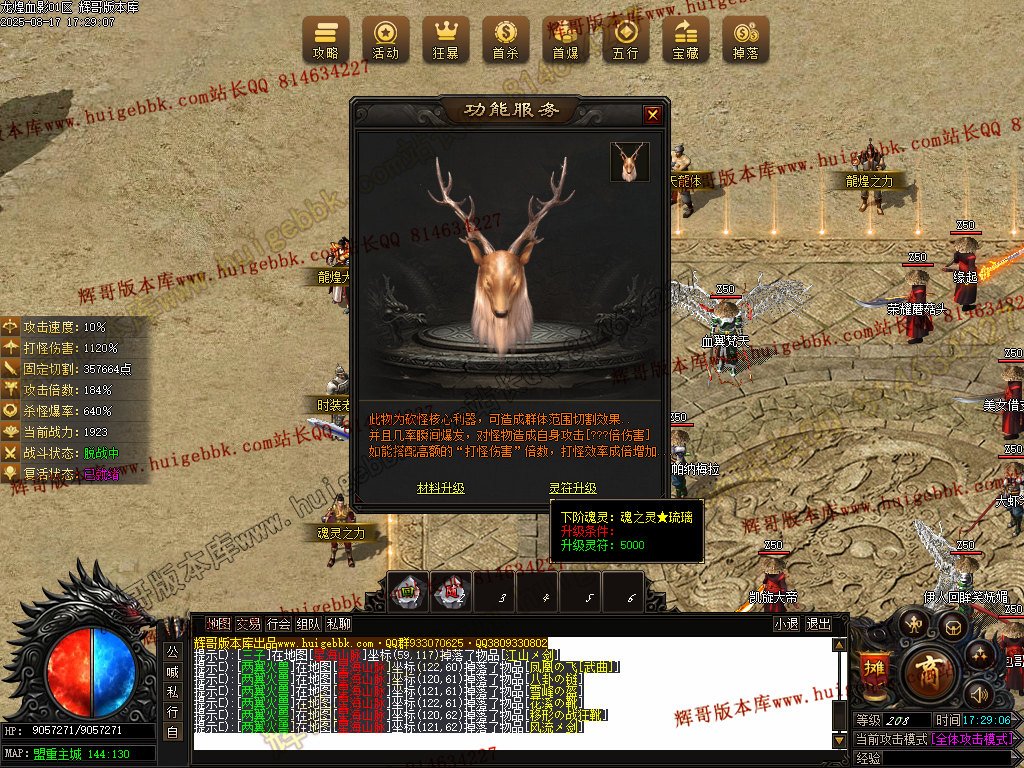
Task: Open the 狂暴 berserk menu
Action: (x=446, y=39)
